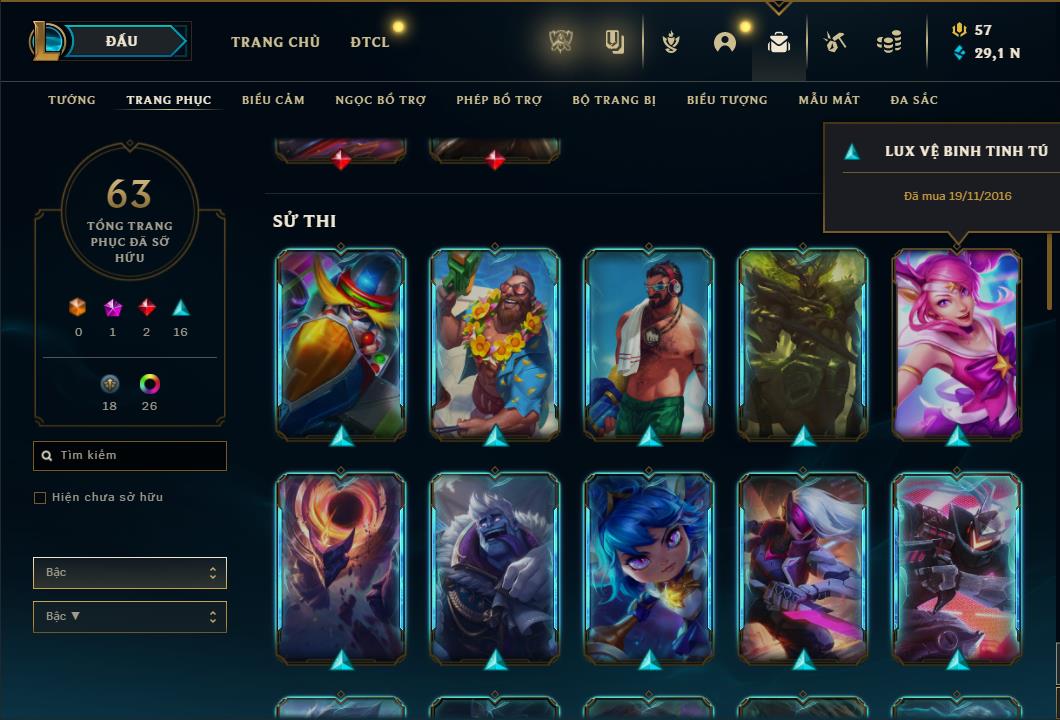Select the MẪU MẮT wards tab

829,100
